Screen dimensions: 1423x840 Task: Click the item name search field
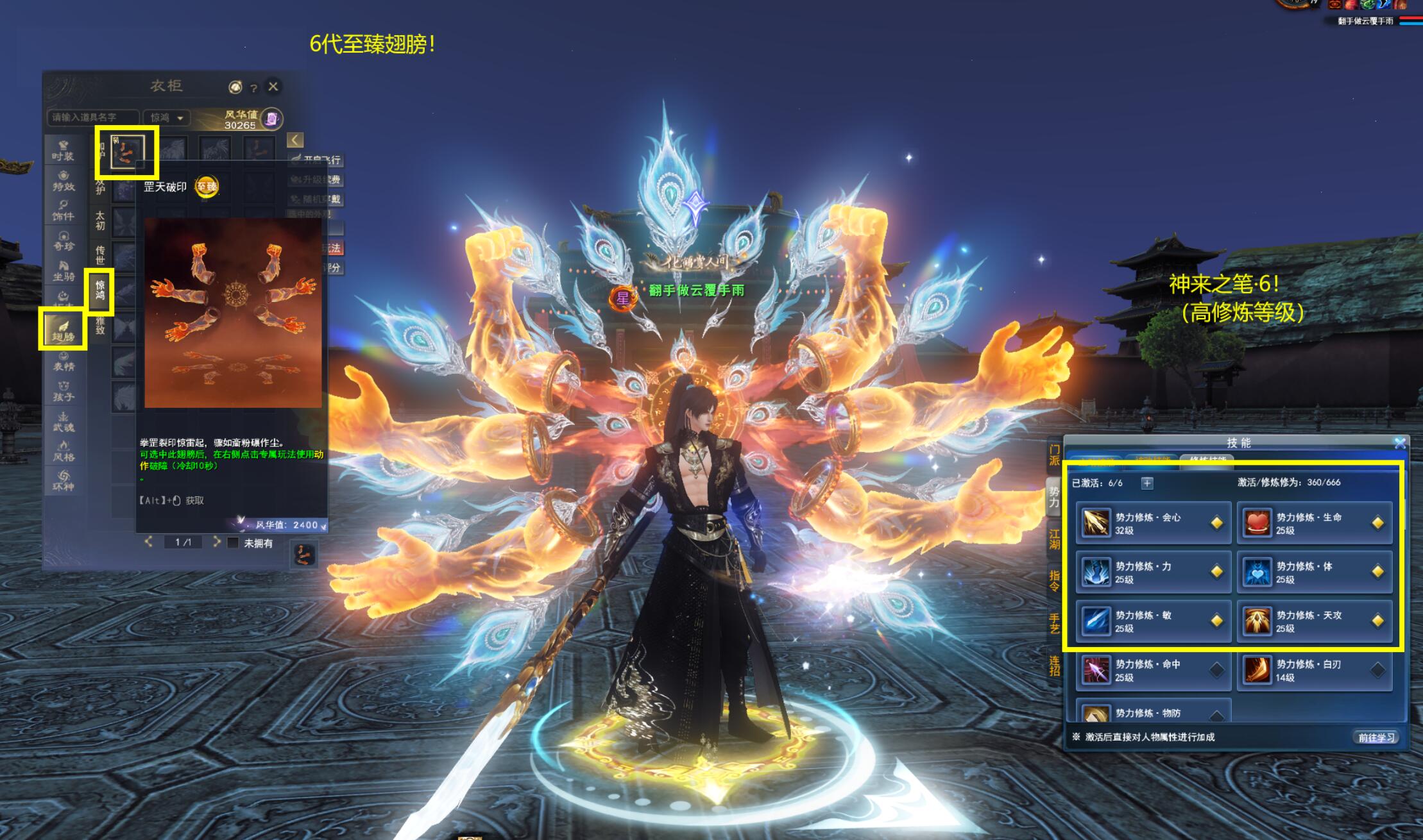pos(92,118)
